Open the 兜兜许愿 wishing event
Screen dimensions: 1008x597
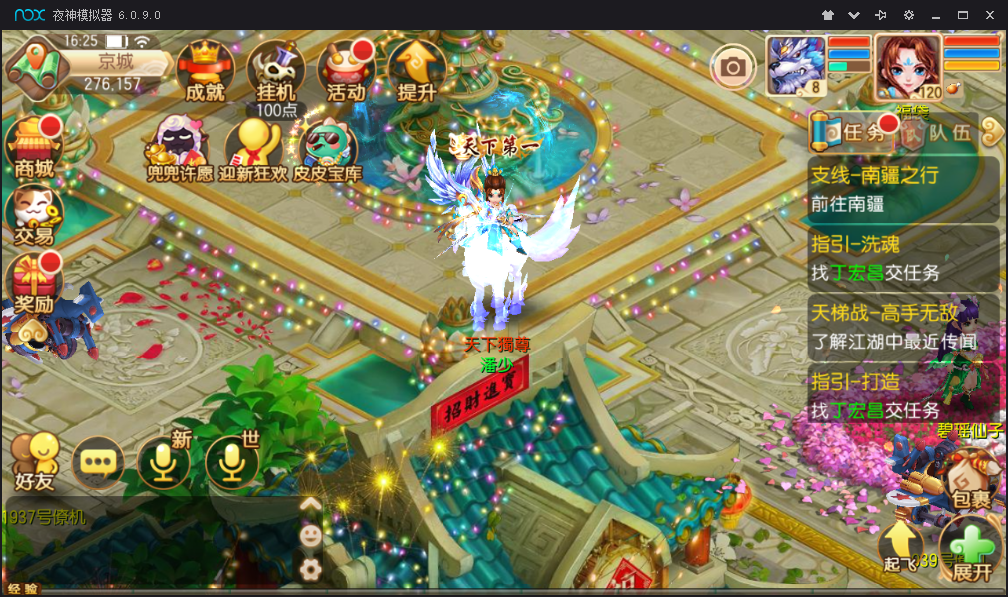click(180, 150)
